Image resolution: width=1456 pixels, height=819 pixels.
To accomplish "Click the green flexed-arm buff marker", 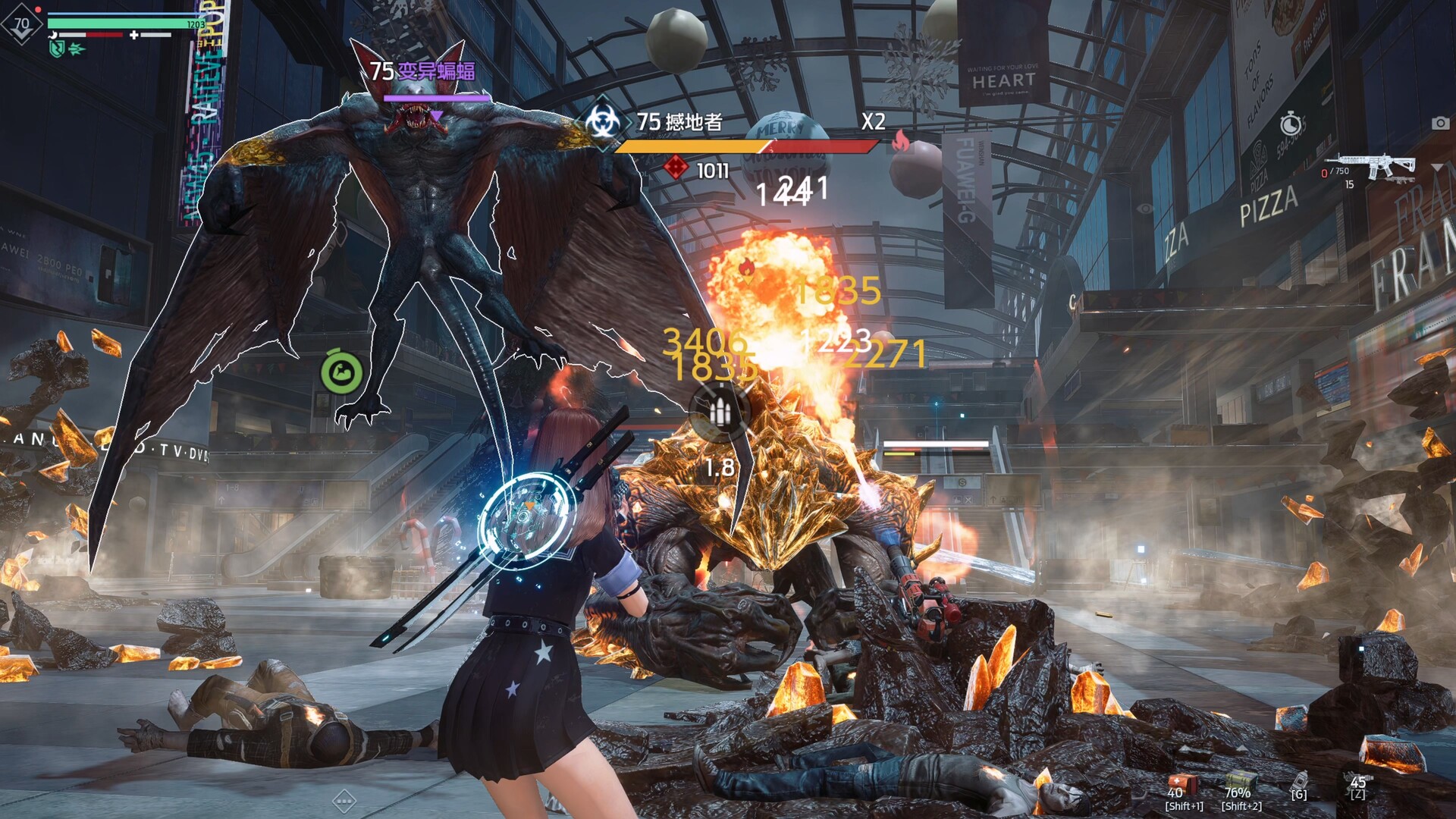I will [x=342, y=372].
